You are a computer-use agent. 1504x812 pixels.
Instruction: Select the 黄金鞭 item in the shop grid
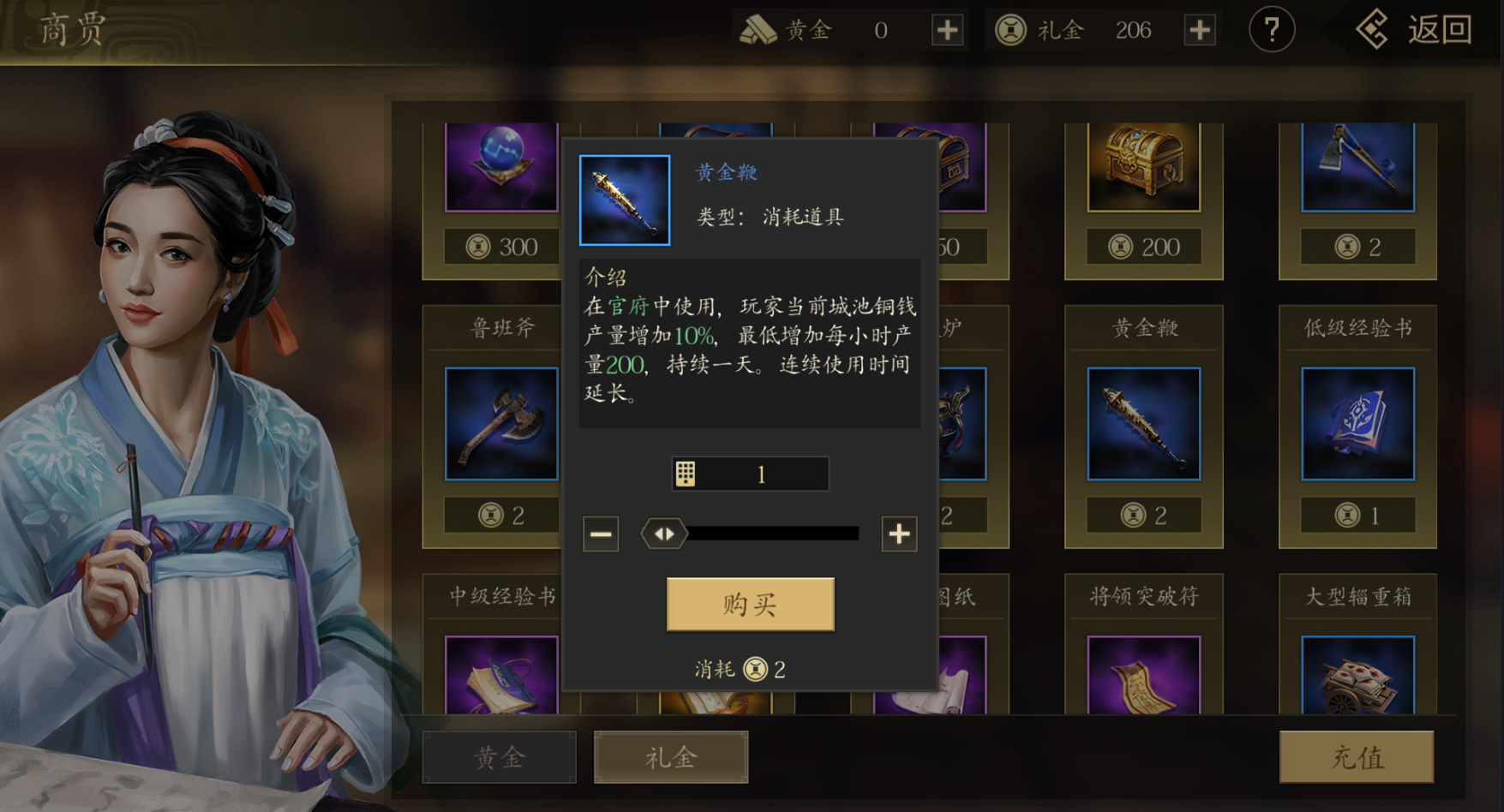click(1143, 424)
